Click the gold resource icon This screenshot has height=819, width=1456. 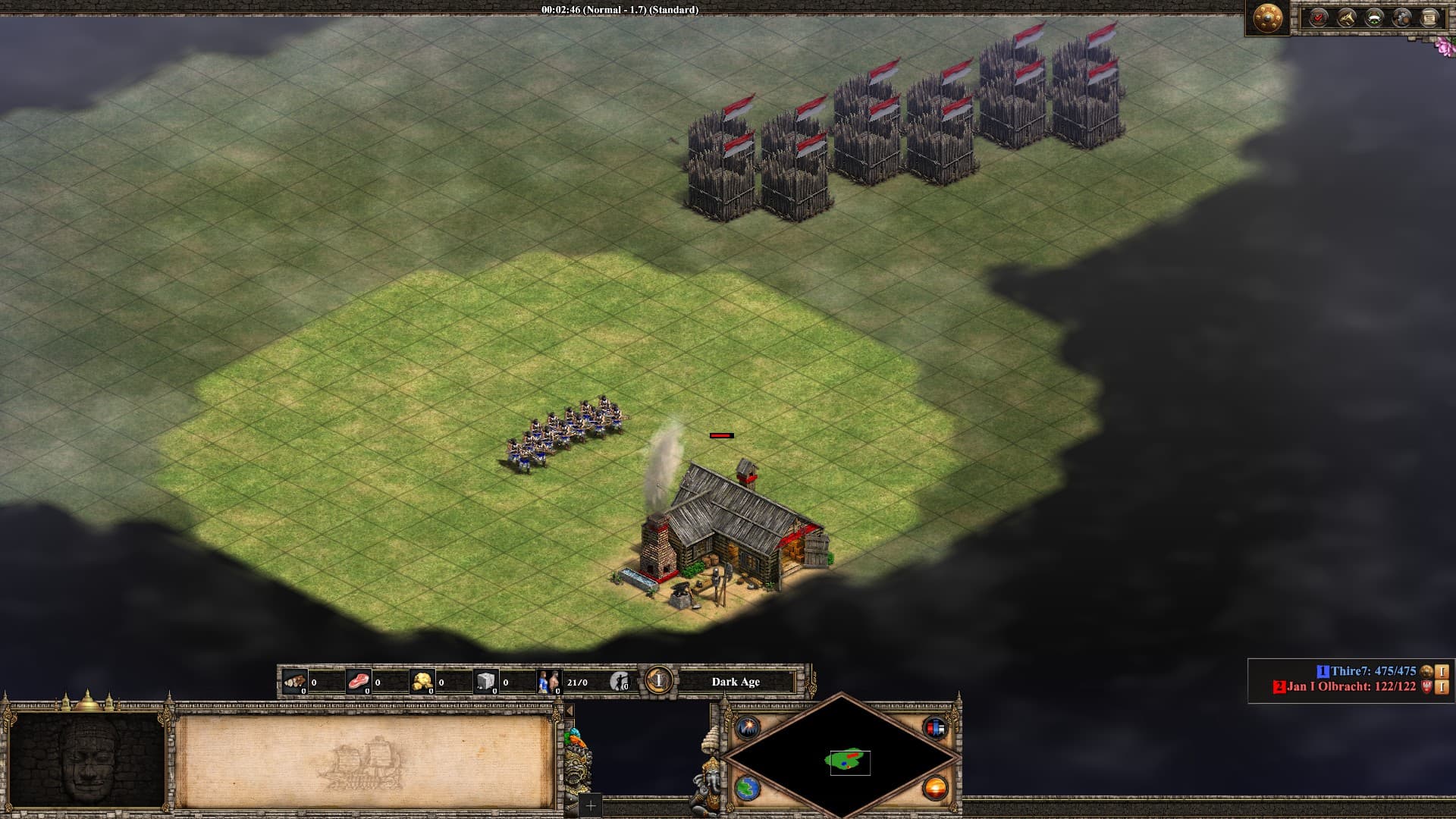tap(422, 682)
